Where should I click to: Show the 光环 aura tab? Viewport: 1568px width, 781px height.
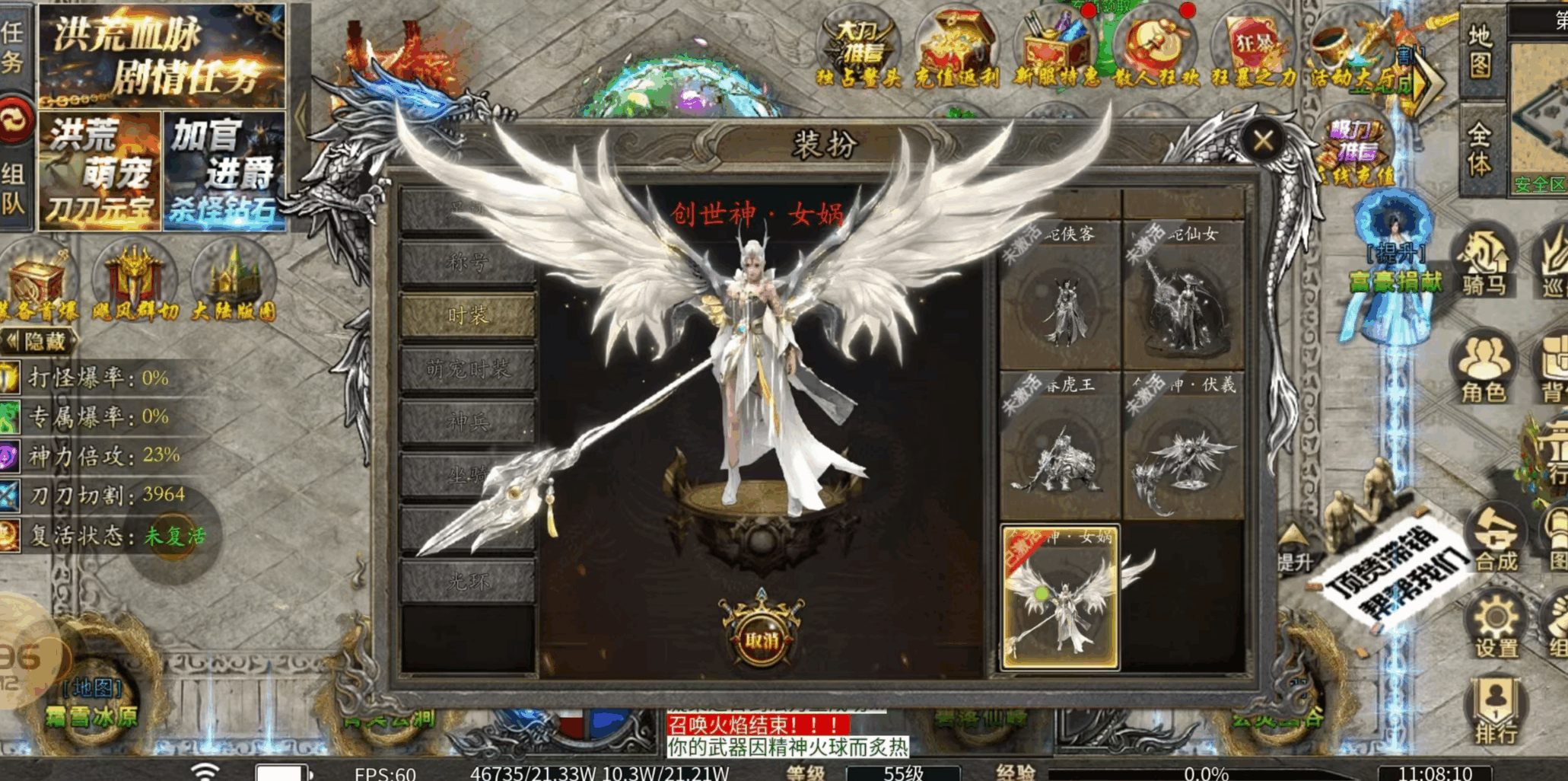[468, 581]
